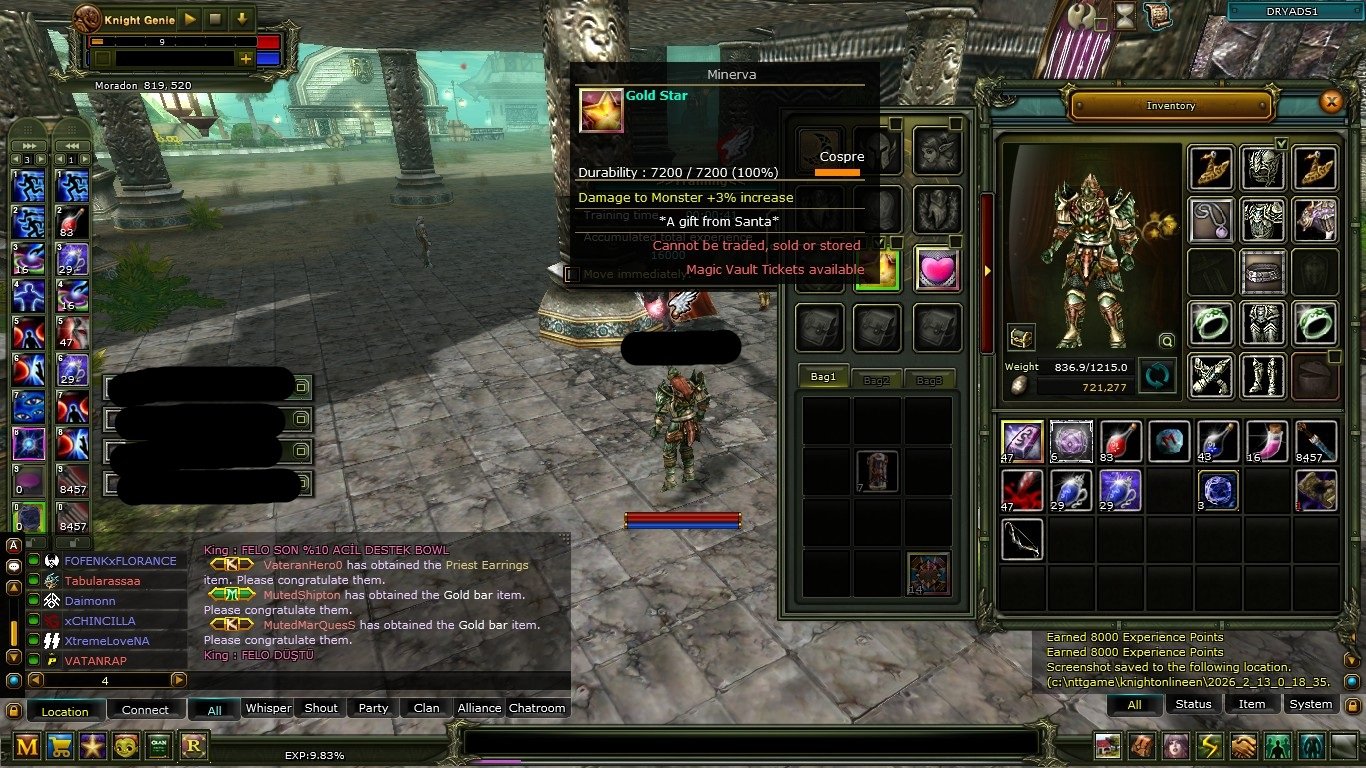Select the red potion stack of 83
The width and height of the screenshot is (1366, 768).
point(1121,442)
